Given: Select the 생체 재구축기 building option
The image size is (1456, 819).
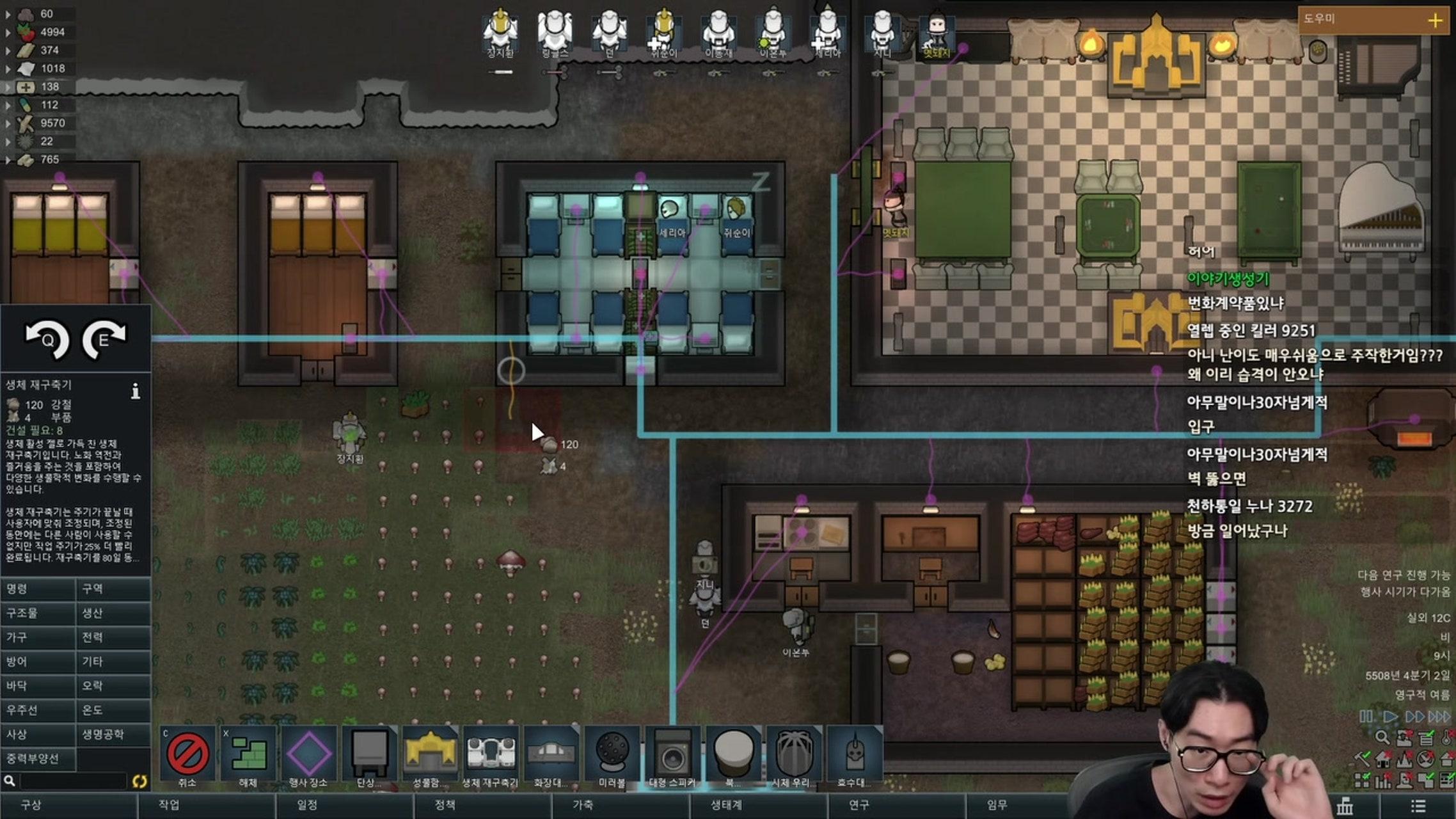Looking at the screenshot, I should 490,756.
